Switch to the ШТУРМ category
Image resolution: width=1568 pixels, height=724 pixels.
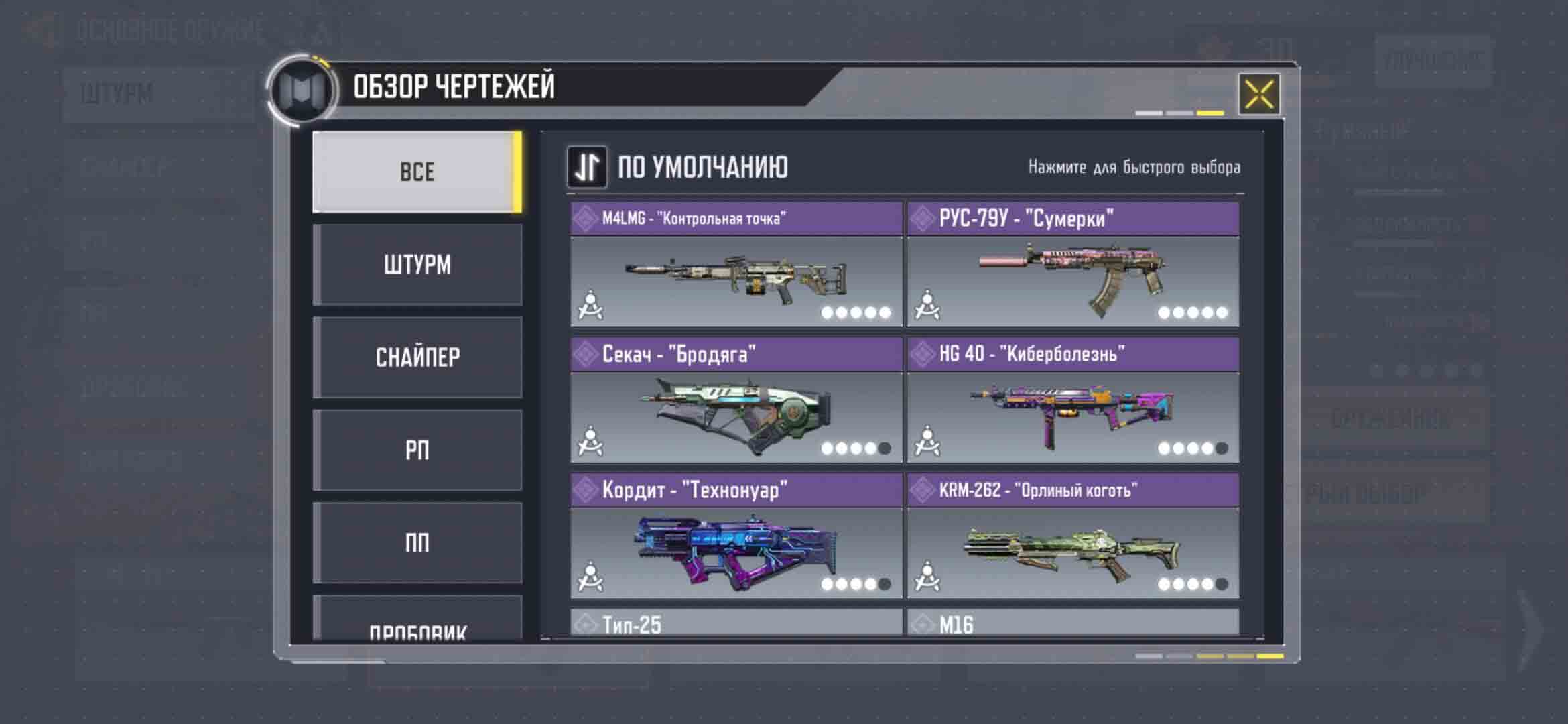(x=417, y=265)
